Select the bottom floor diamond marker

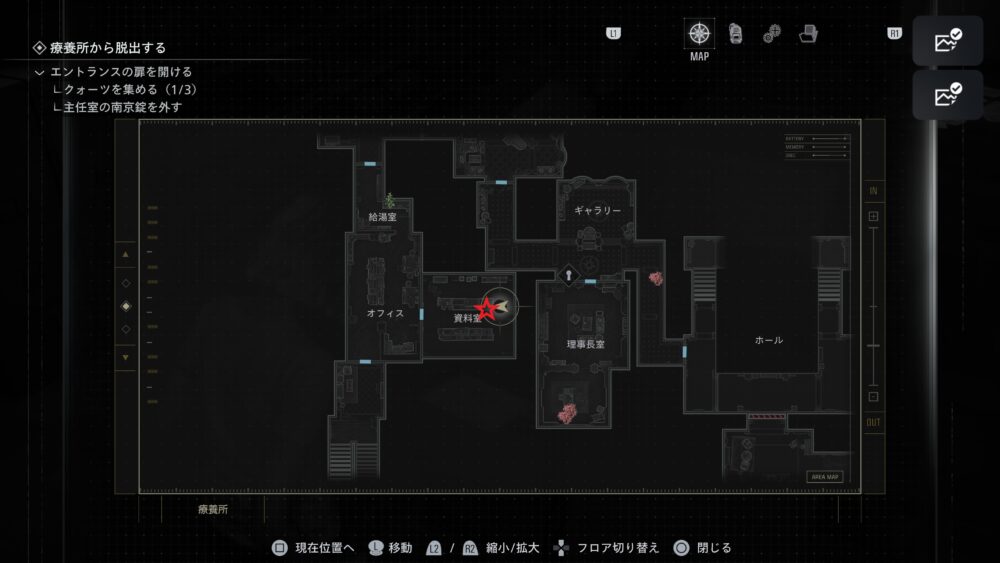point(125,329)
